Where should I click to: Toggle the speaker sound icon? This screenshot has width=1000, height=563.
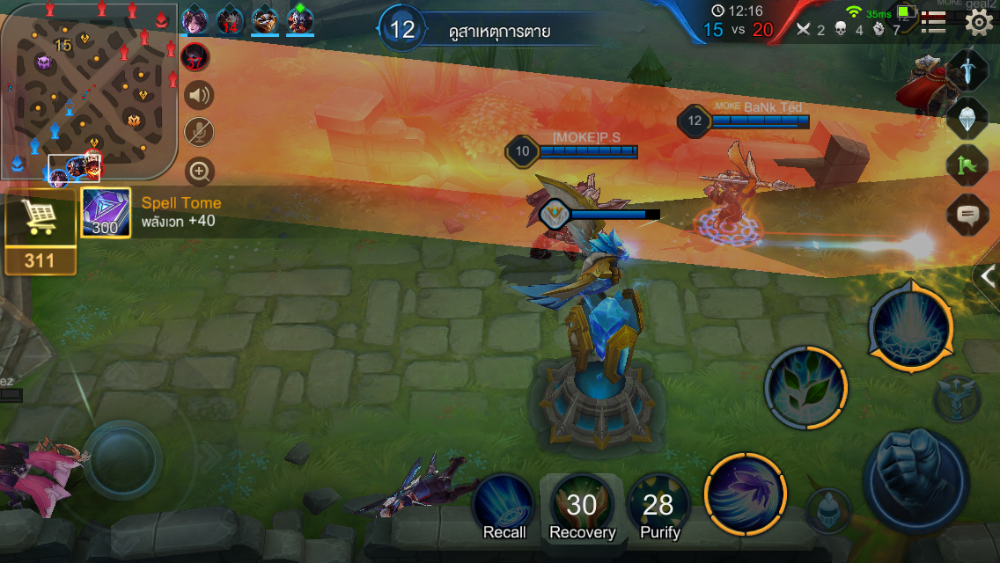(x=199, y=95)
